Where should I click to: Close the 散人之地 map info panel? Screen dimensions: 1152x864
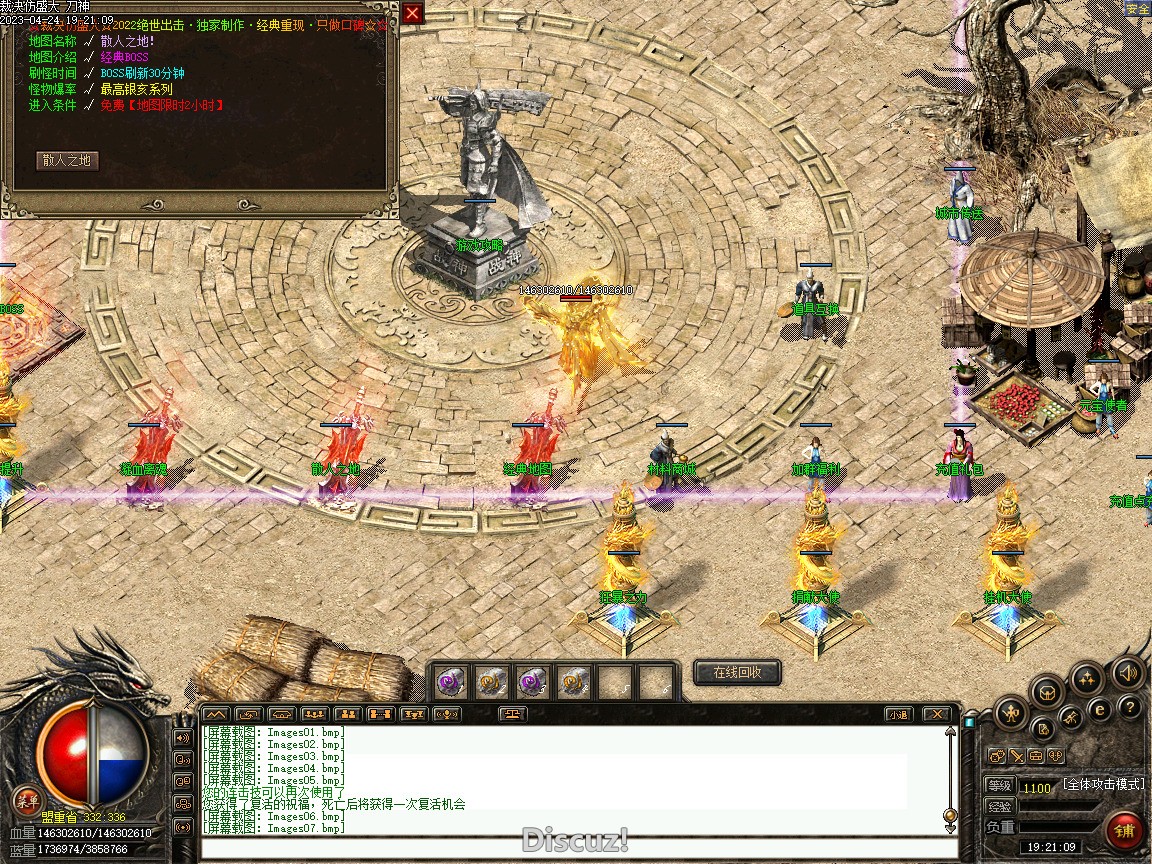click(x=412, y=13)
